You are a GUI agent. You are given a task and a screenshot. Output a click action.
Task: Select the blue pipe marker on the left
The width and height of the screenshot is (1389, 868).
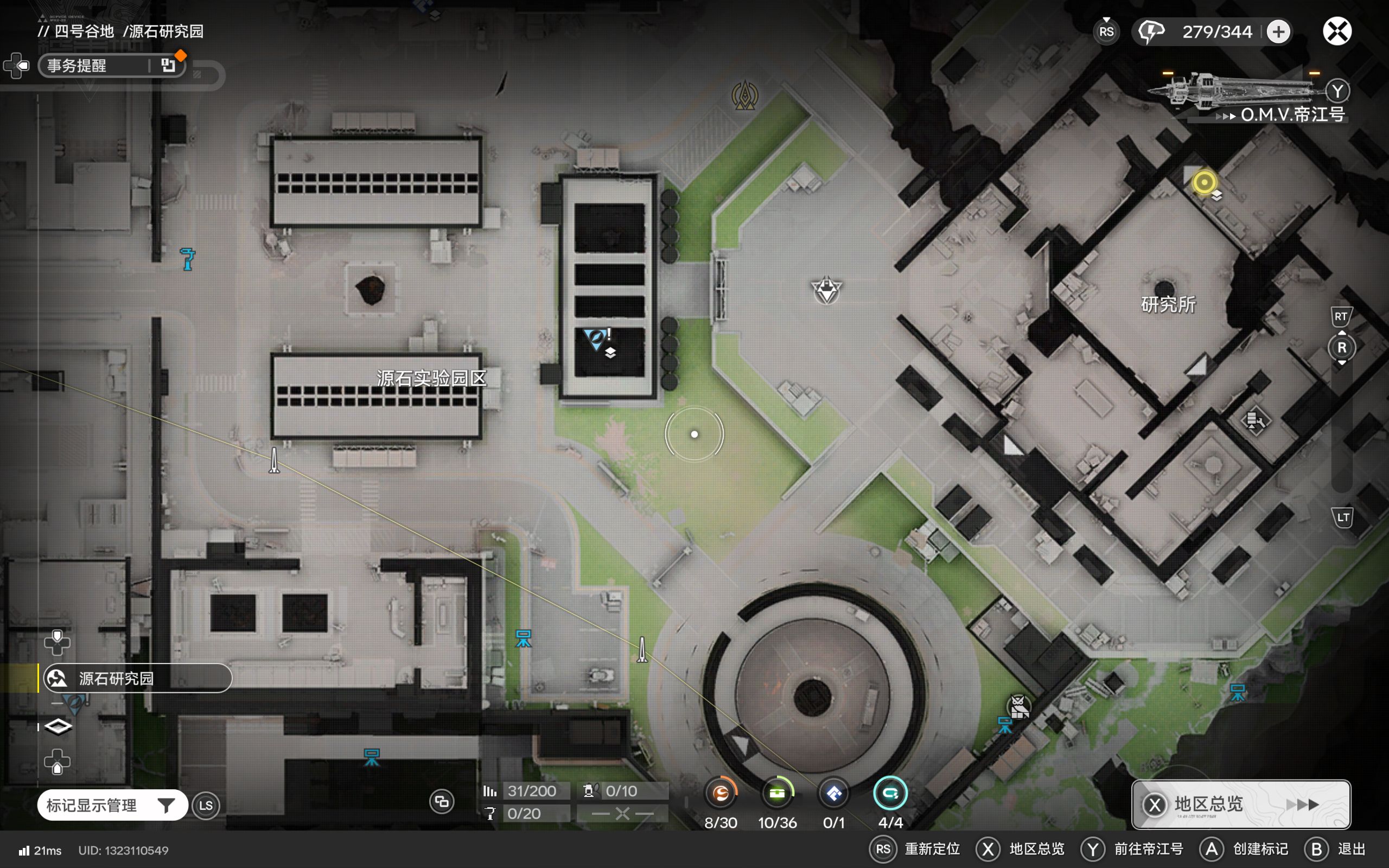[187, 259]
